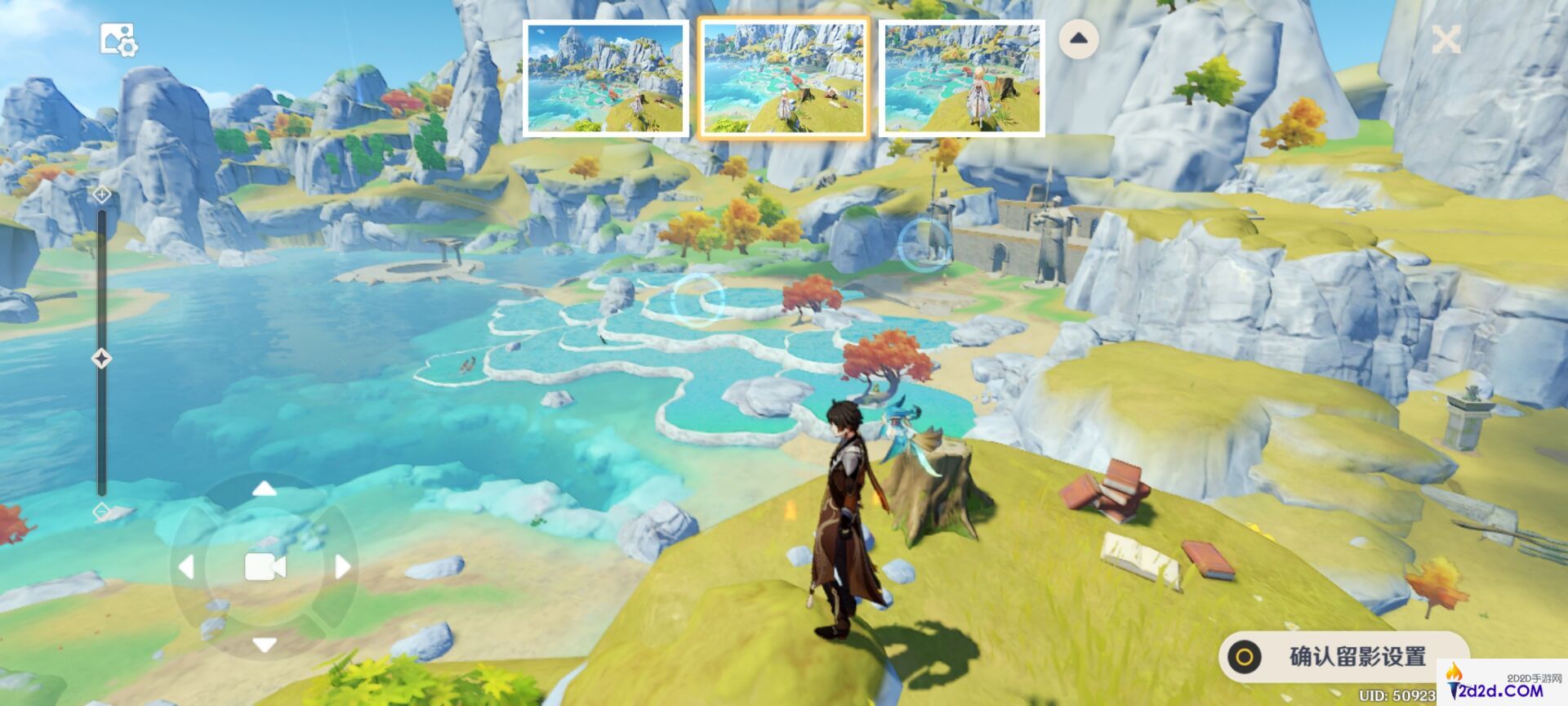
Task: Tap the video camera icon in the pad
Action: (x=265, y=566)
